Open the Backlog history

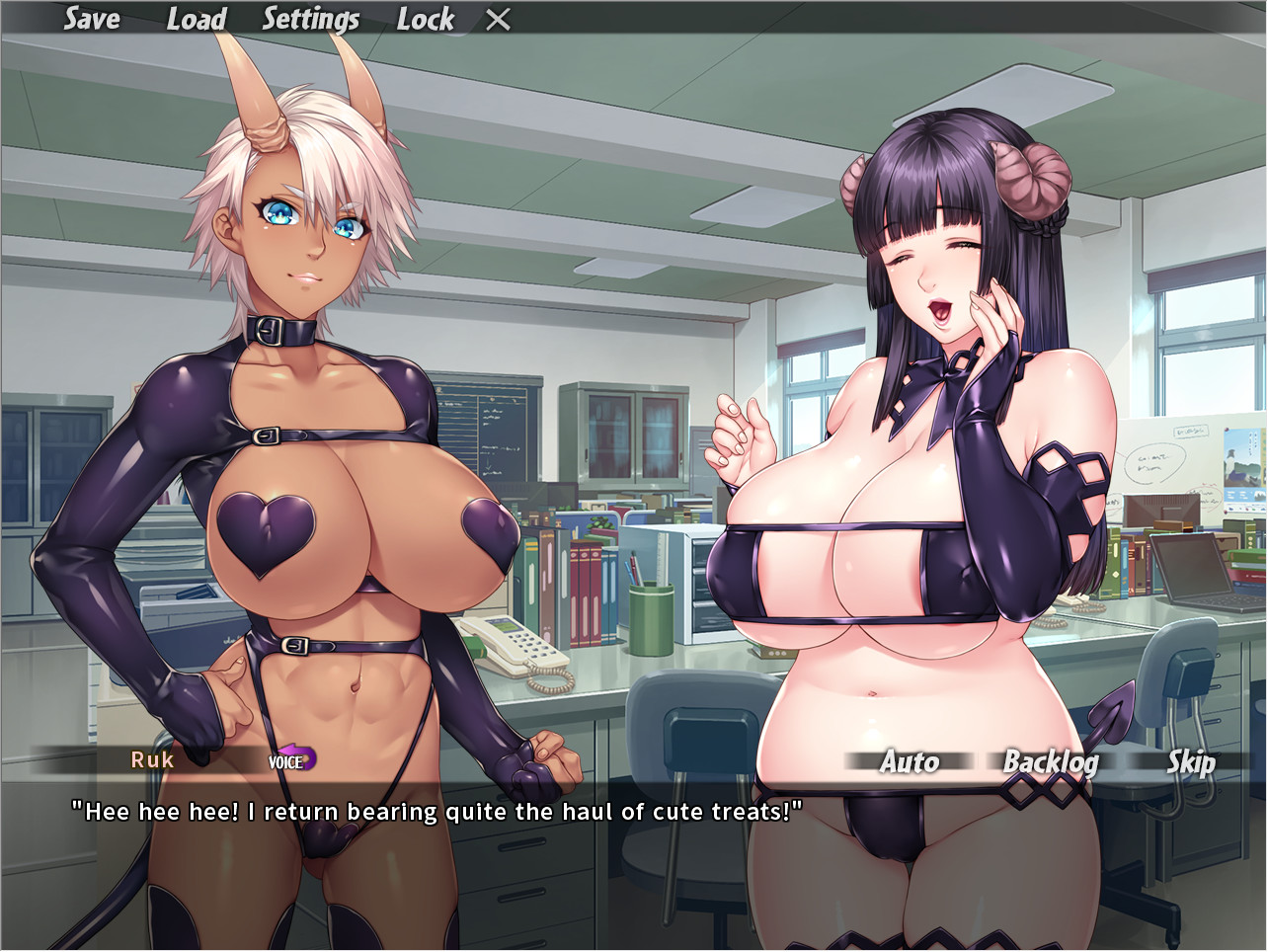[1051, 762]
